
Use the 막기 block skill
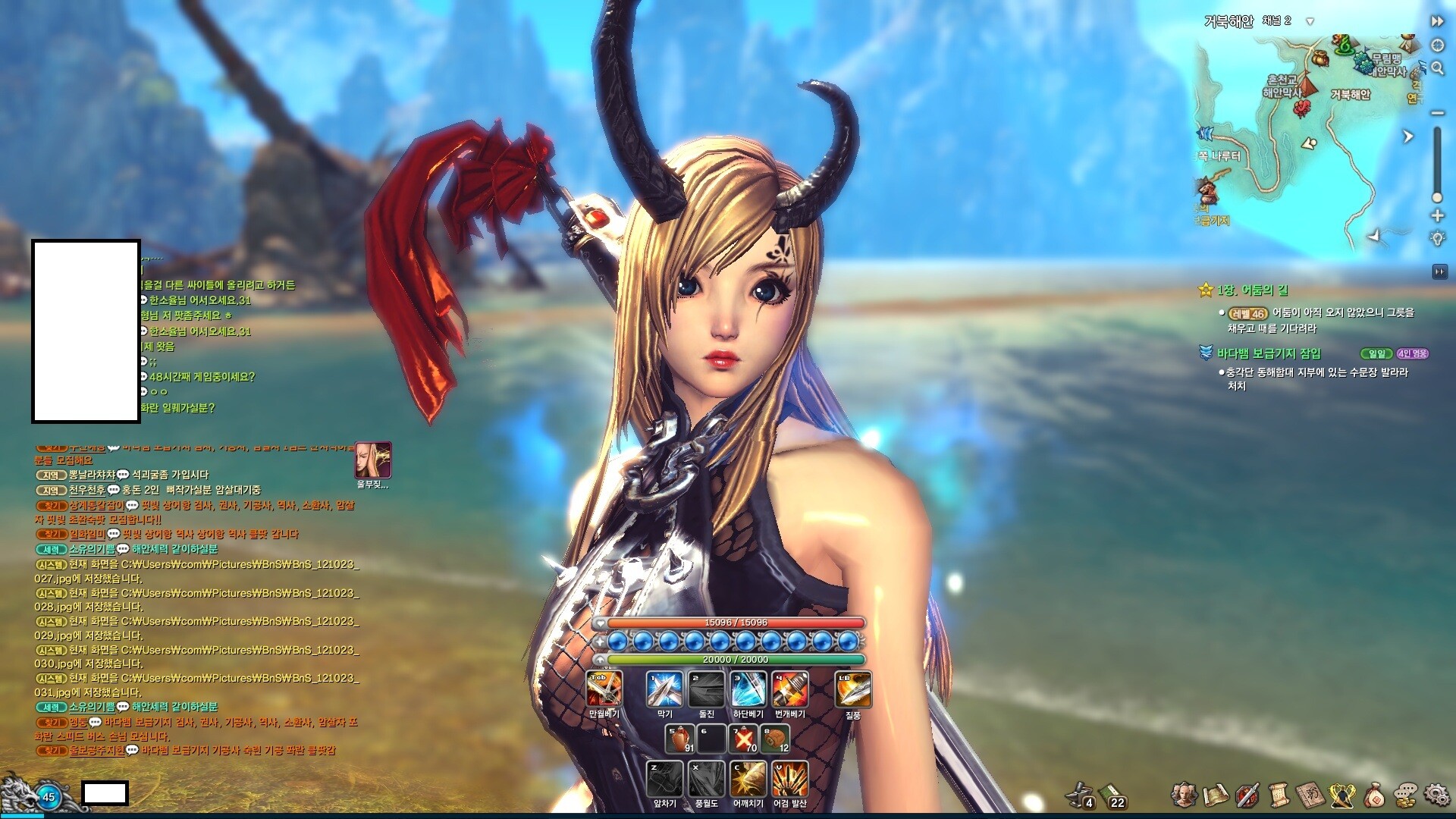[664, 689]
